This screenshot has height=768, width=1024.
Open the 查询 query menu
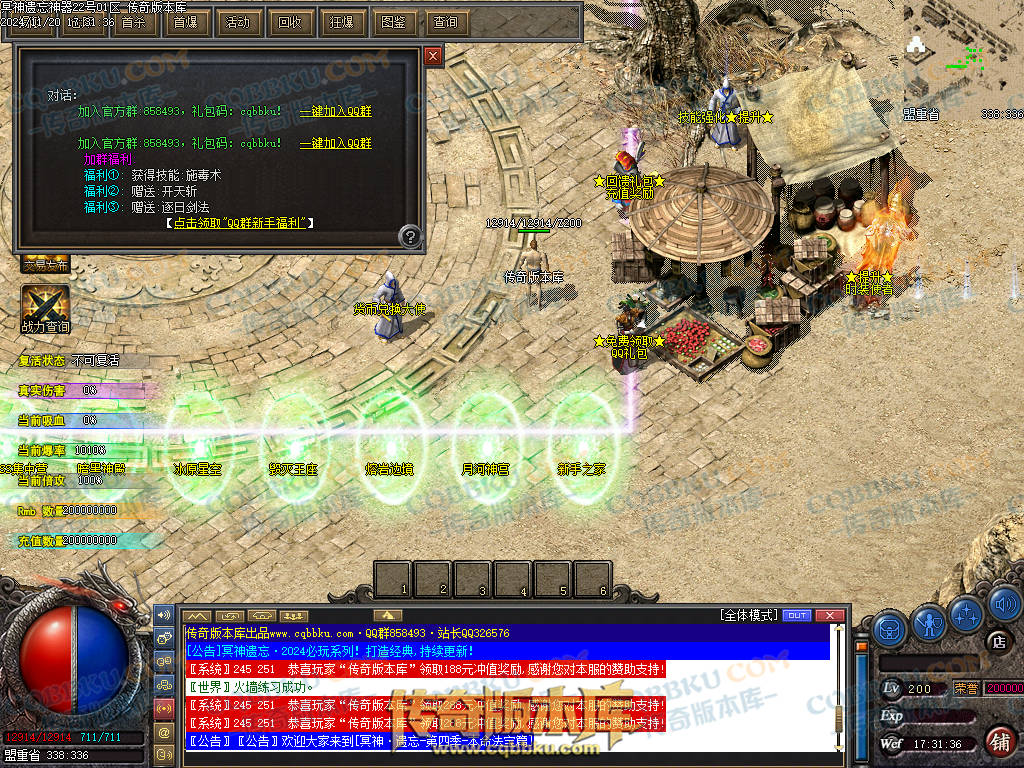pos(446,22)
